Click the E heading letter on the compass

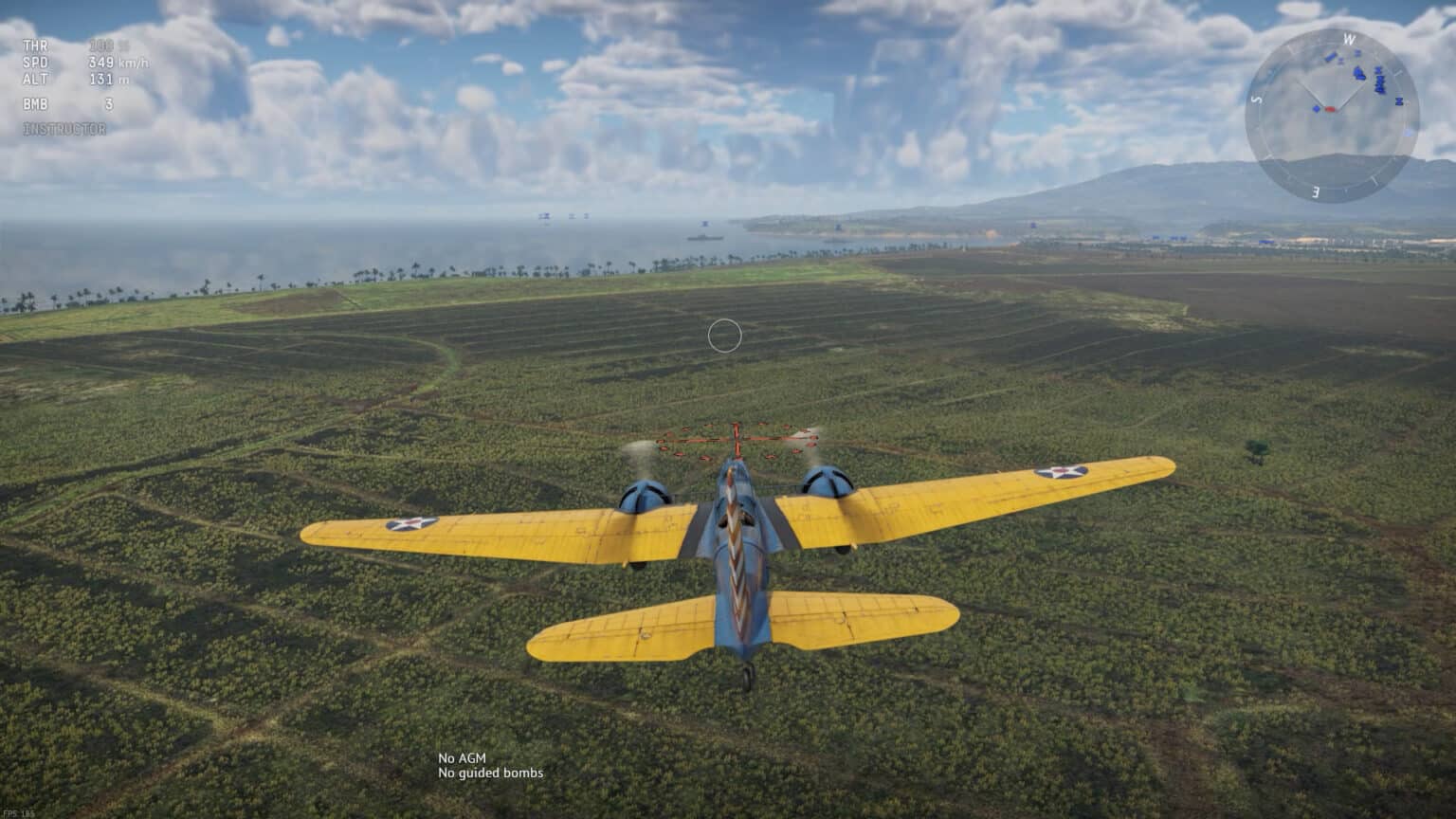pos(1316,191)
